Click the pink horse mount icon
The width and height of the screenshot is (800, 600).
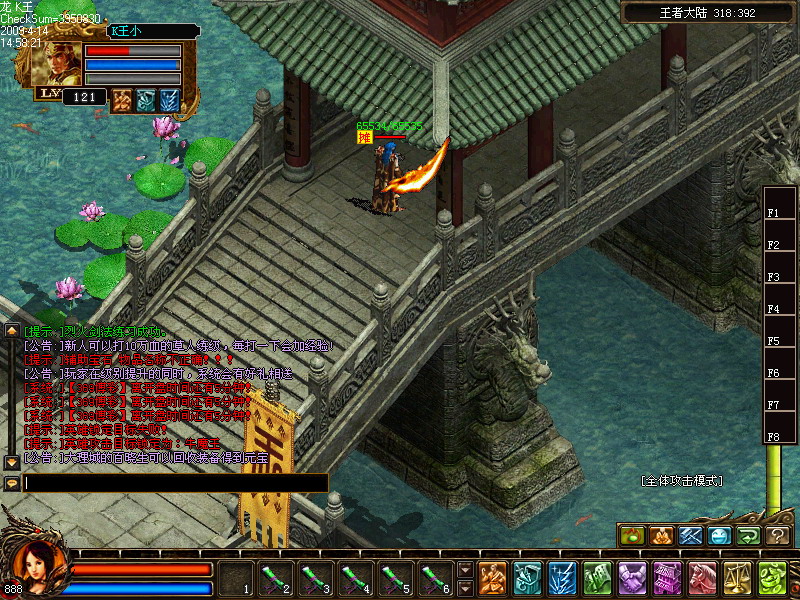coord(702,578)
